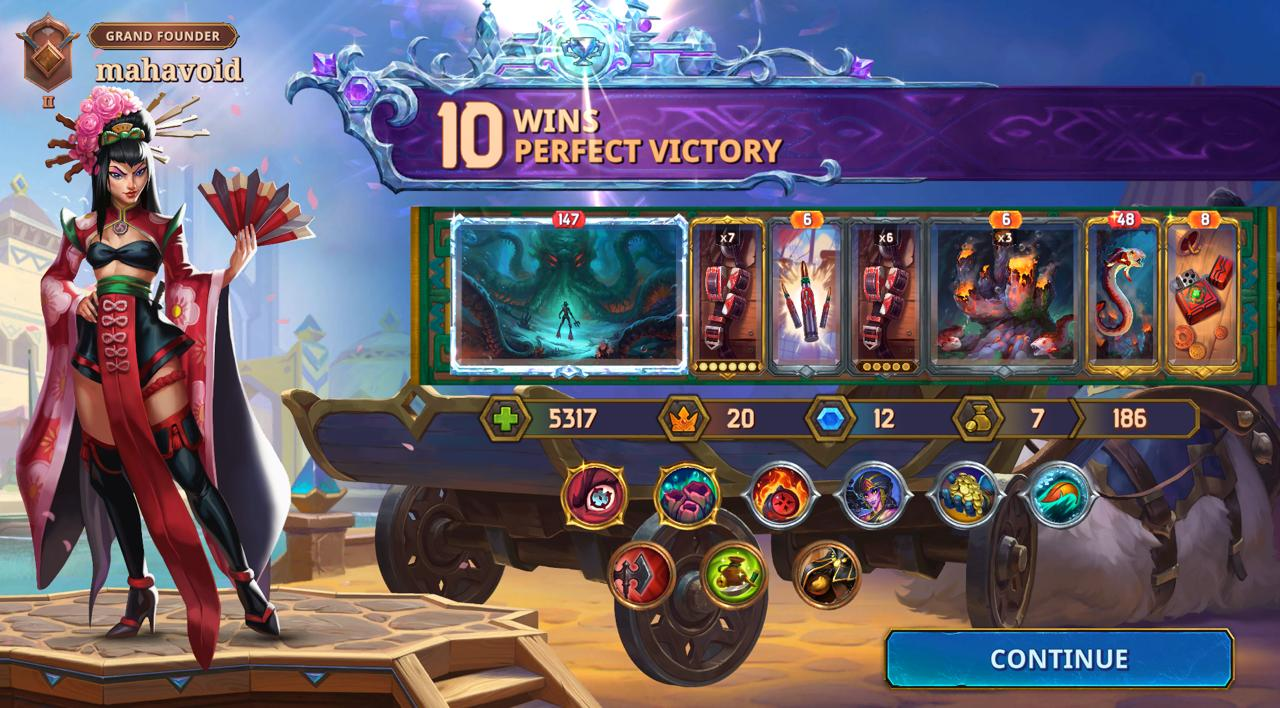Viewport: 1280px width, 708px height.
Task: Inspect the double-bladed axe skill icon
Action: point(641,574)
